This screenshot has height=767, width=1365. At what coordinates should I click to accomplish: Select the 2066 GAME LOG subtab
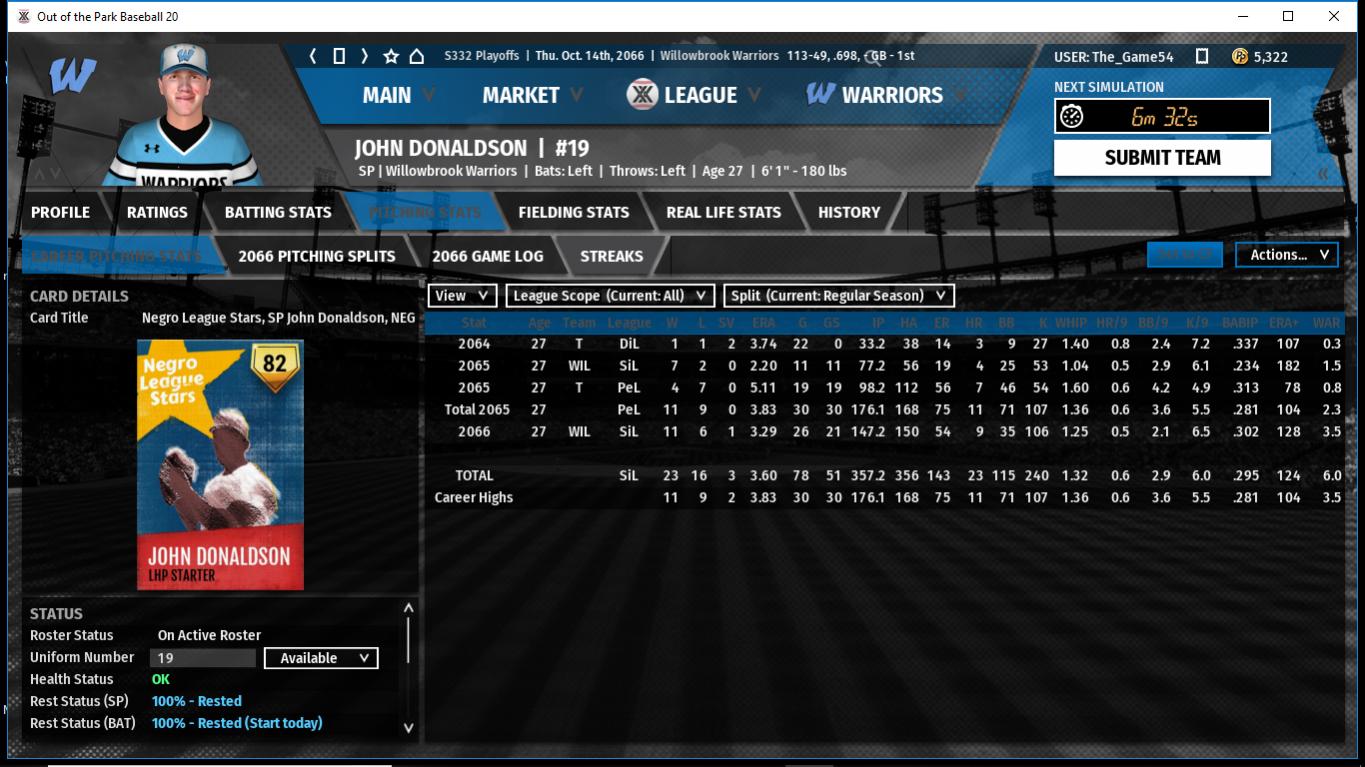coord(487,256)
